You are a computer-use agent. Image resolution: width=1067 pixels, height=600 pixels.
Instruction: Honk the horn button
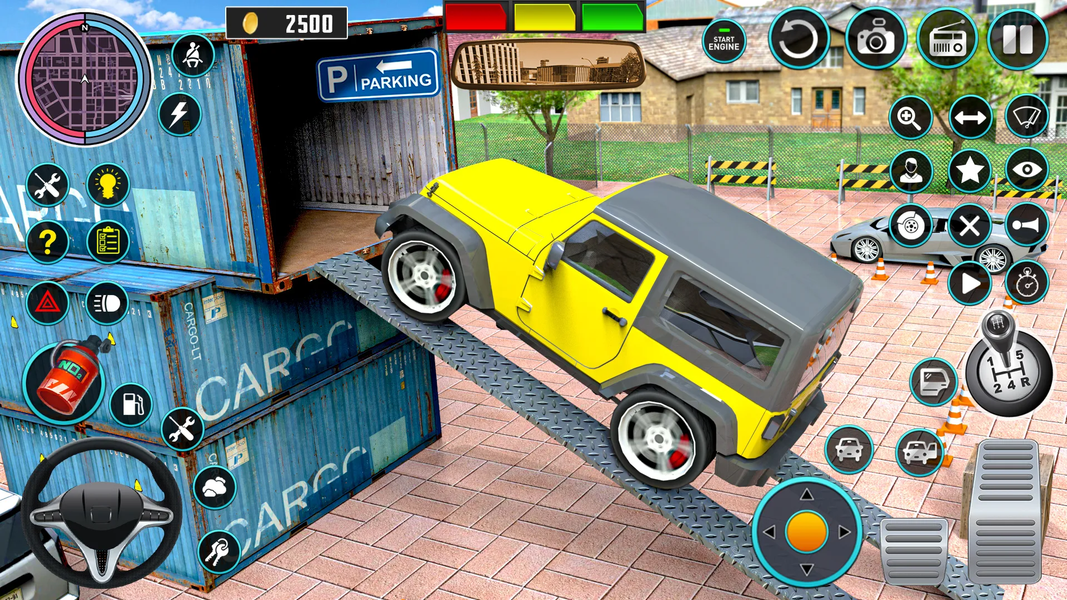point(1026,225)
